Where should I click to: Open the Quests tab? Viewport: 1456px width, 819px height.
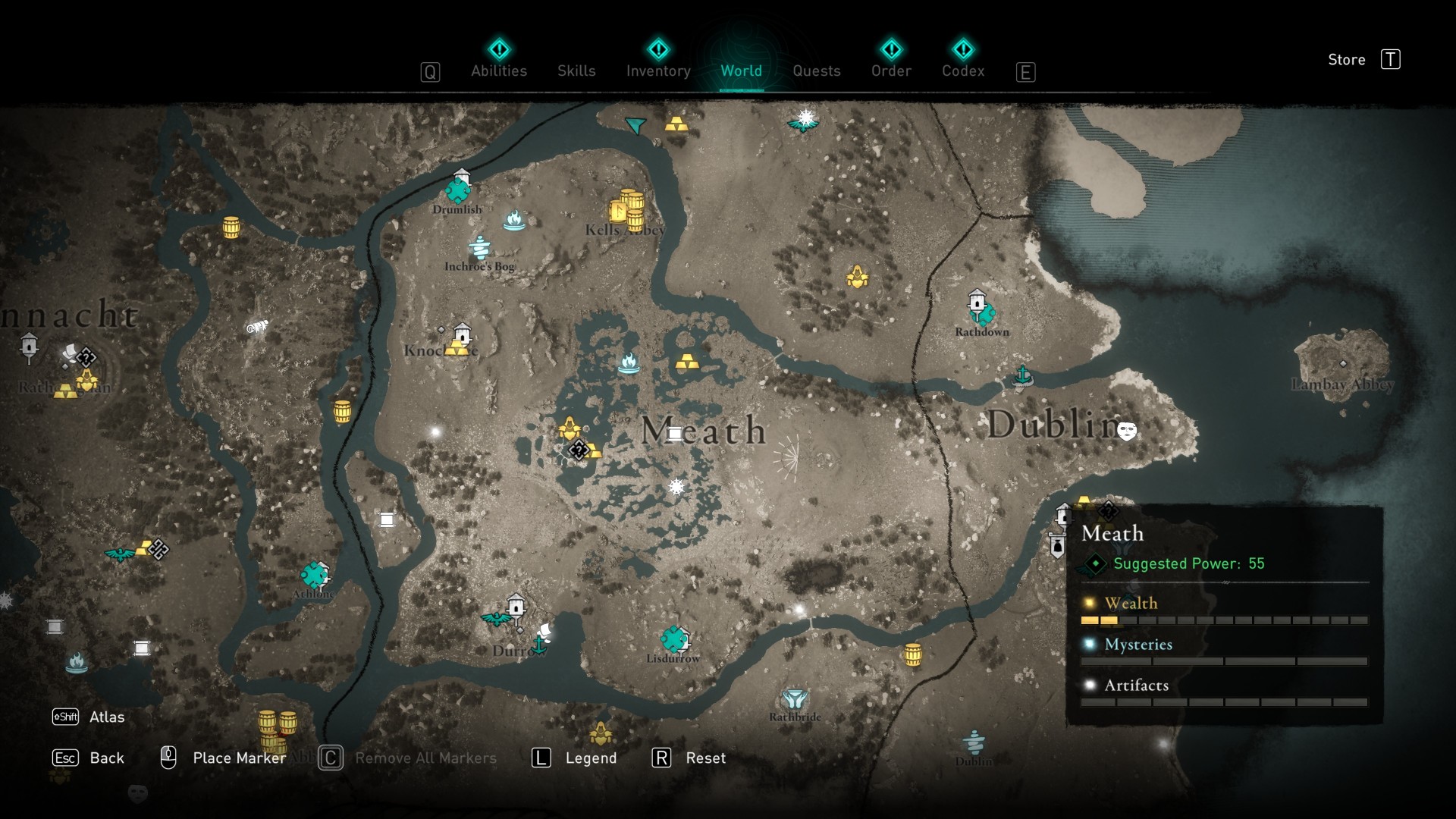pyautogui.click(x=816, y=71)
